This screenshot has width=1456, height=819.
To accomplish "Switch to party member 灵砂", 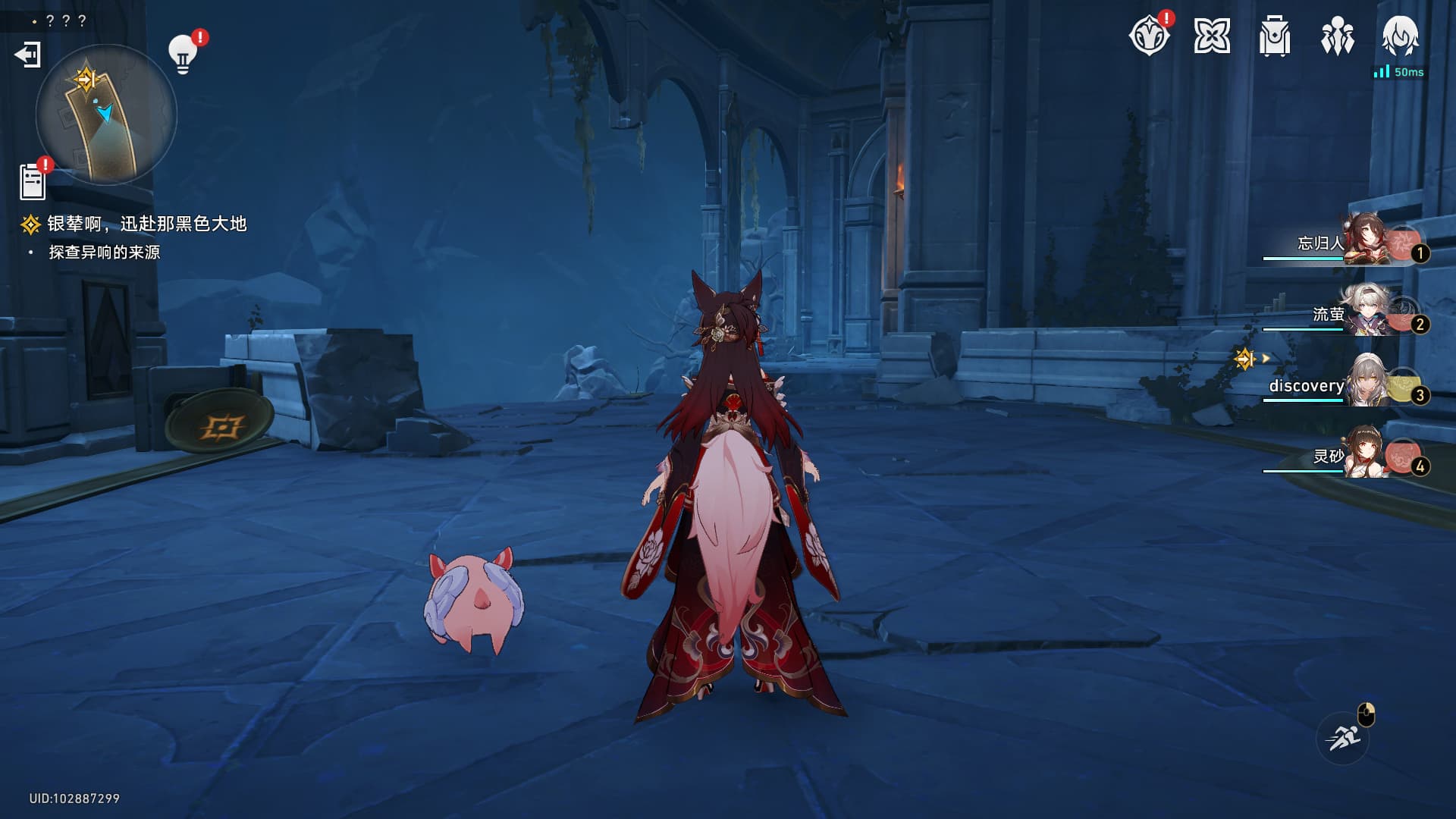I will [x=1365, y=456].
